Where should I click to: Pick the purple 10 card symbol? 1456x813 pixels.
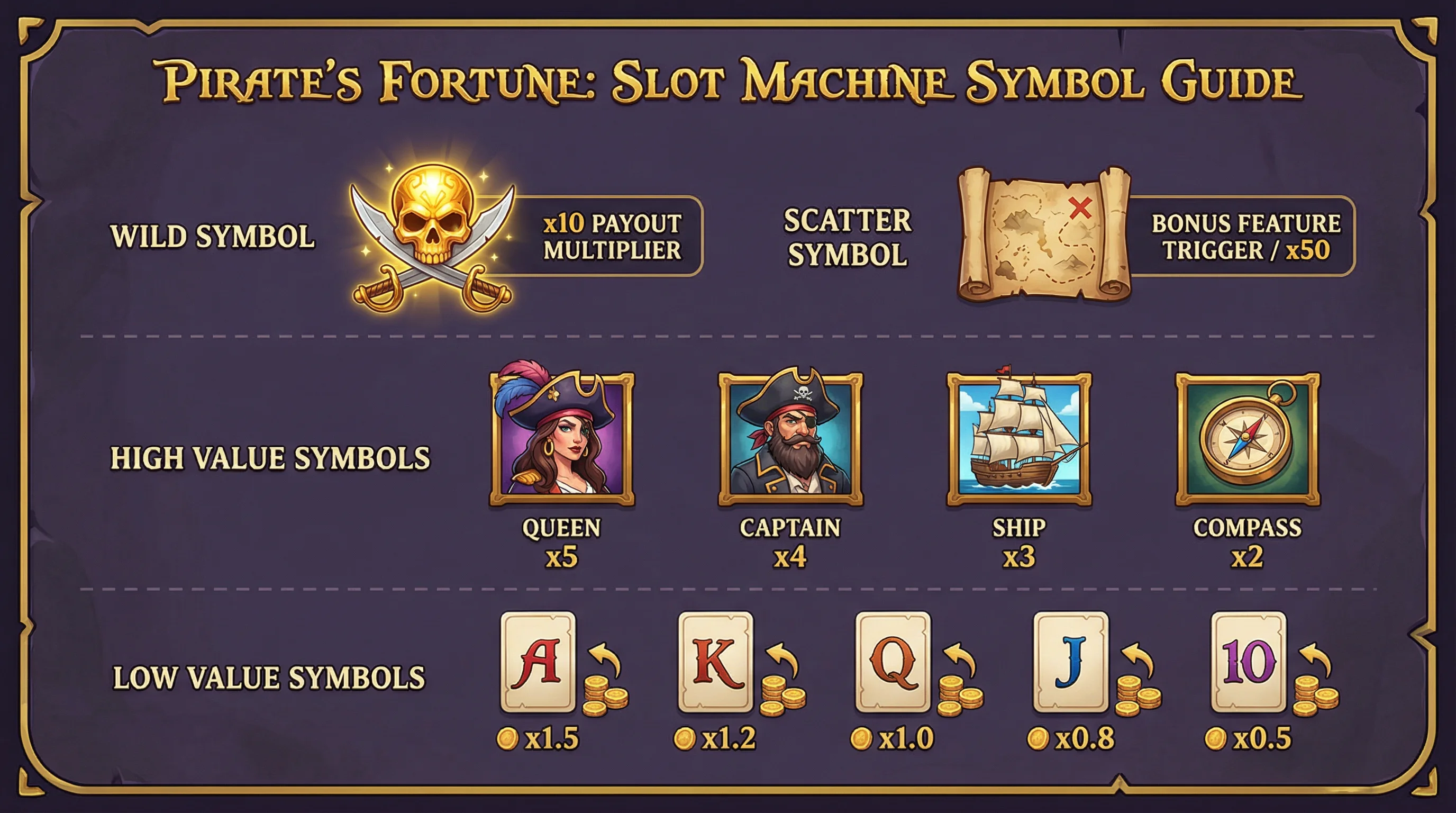click(1248, 662)
